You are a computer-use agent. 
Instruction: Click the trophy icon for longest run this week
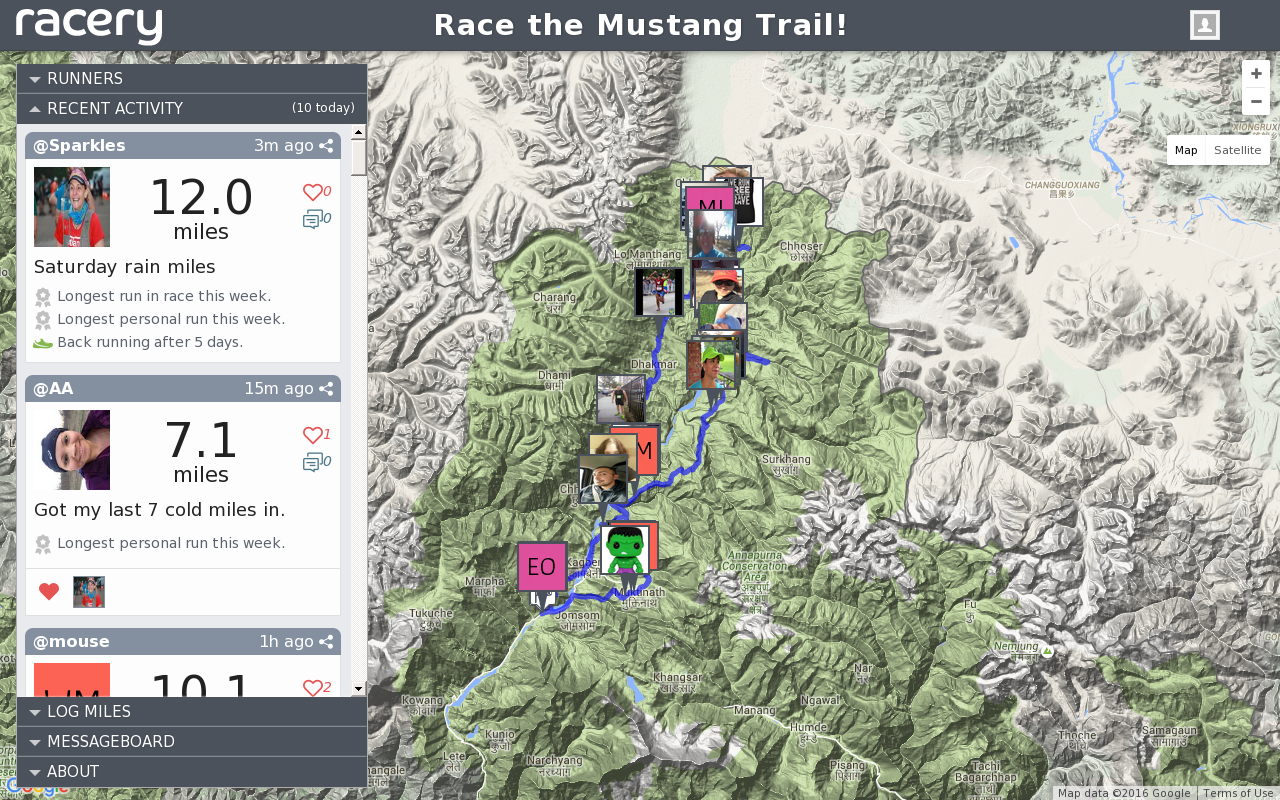point(42,296)
